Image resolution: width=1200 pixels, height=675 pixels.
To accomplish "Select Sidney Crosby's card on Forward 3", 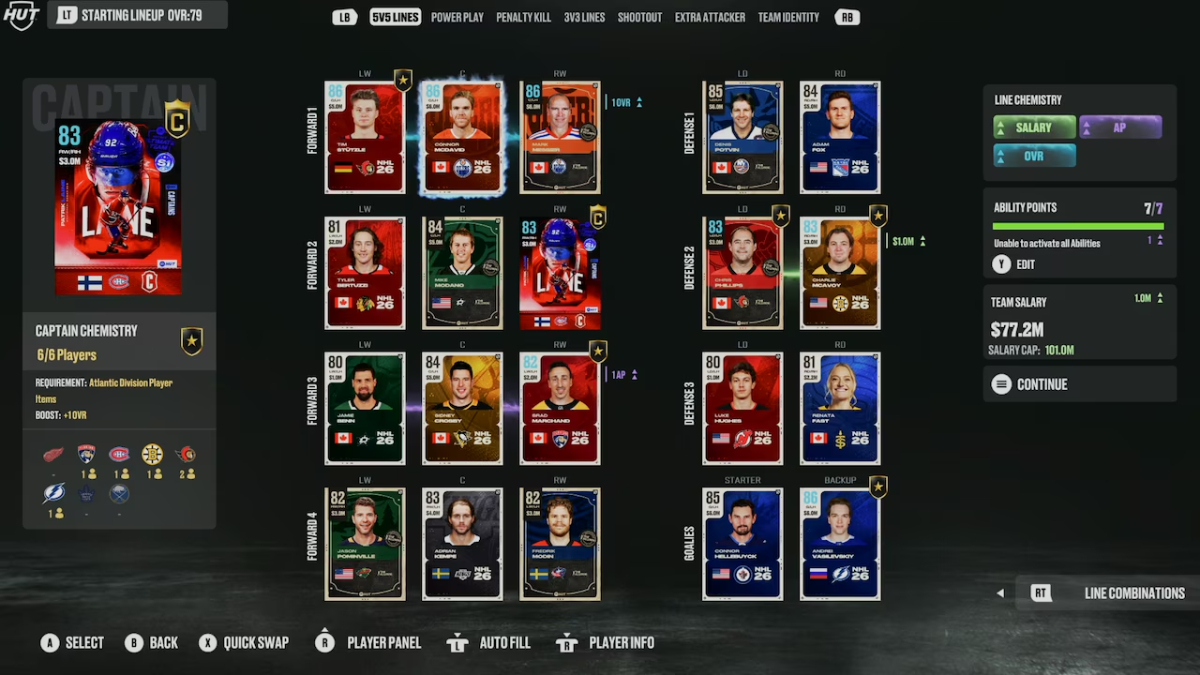I will pyautogui.click(x=462, y=408).
